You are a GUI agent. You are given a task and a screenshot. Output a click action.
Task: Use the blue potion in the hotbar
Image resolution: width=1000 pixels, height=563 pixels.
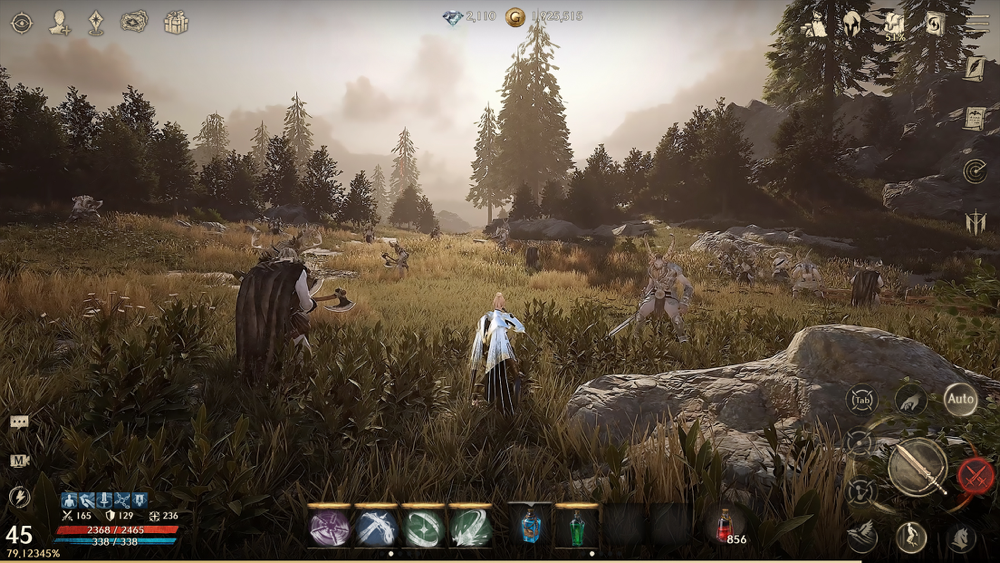[x=531, y=527]
